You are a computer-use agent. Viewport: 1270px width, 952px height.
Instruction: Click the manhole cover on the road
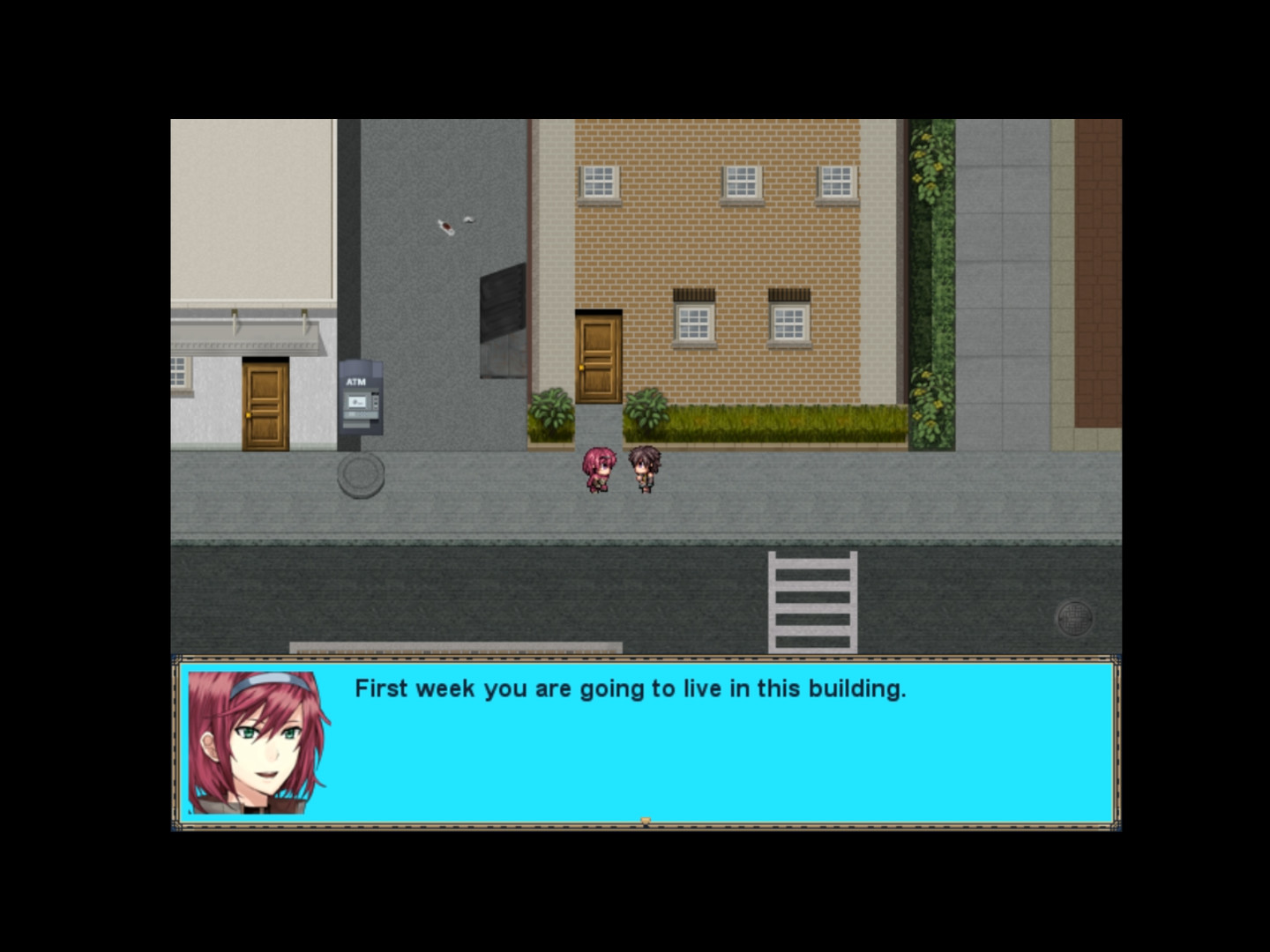pos(1077,617)
